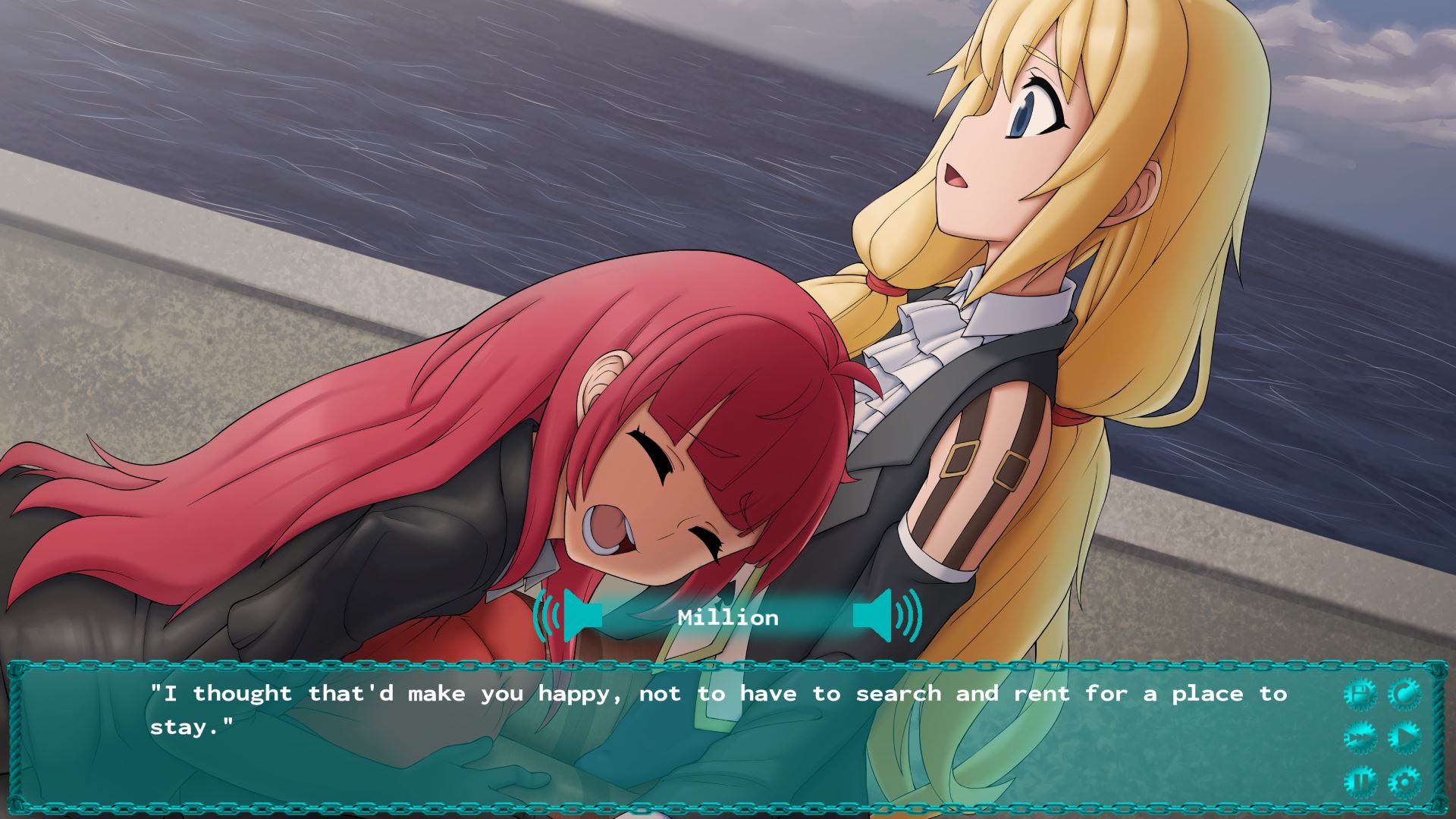This screenshot has height=819, width=1456.
Task: Click the pause bars gear button
Action: pyautogui.click(x=1359, y=781)
